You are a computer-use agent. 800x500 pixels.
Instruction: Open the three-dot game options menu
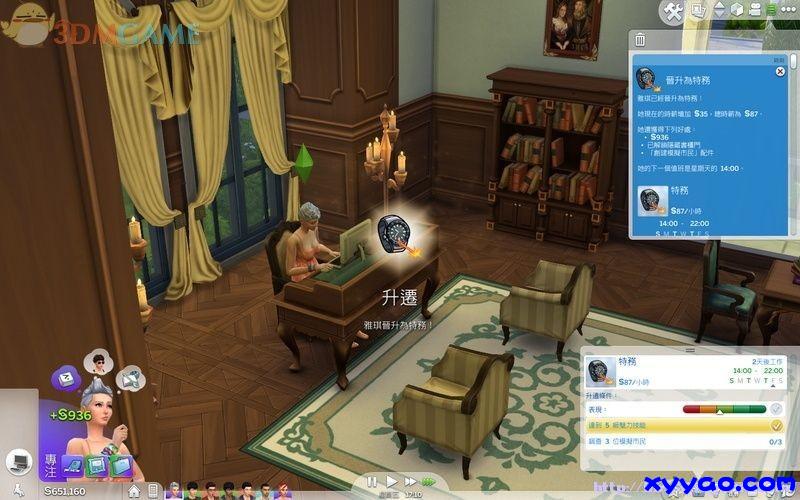[788, 10]
